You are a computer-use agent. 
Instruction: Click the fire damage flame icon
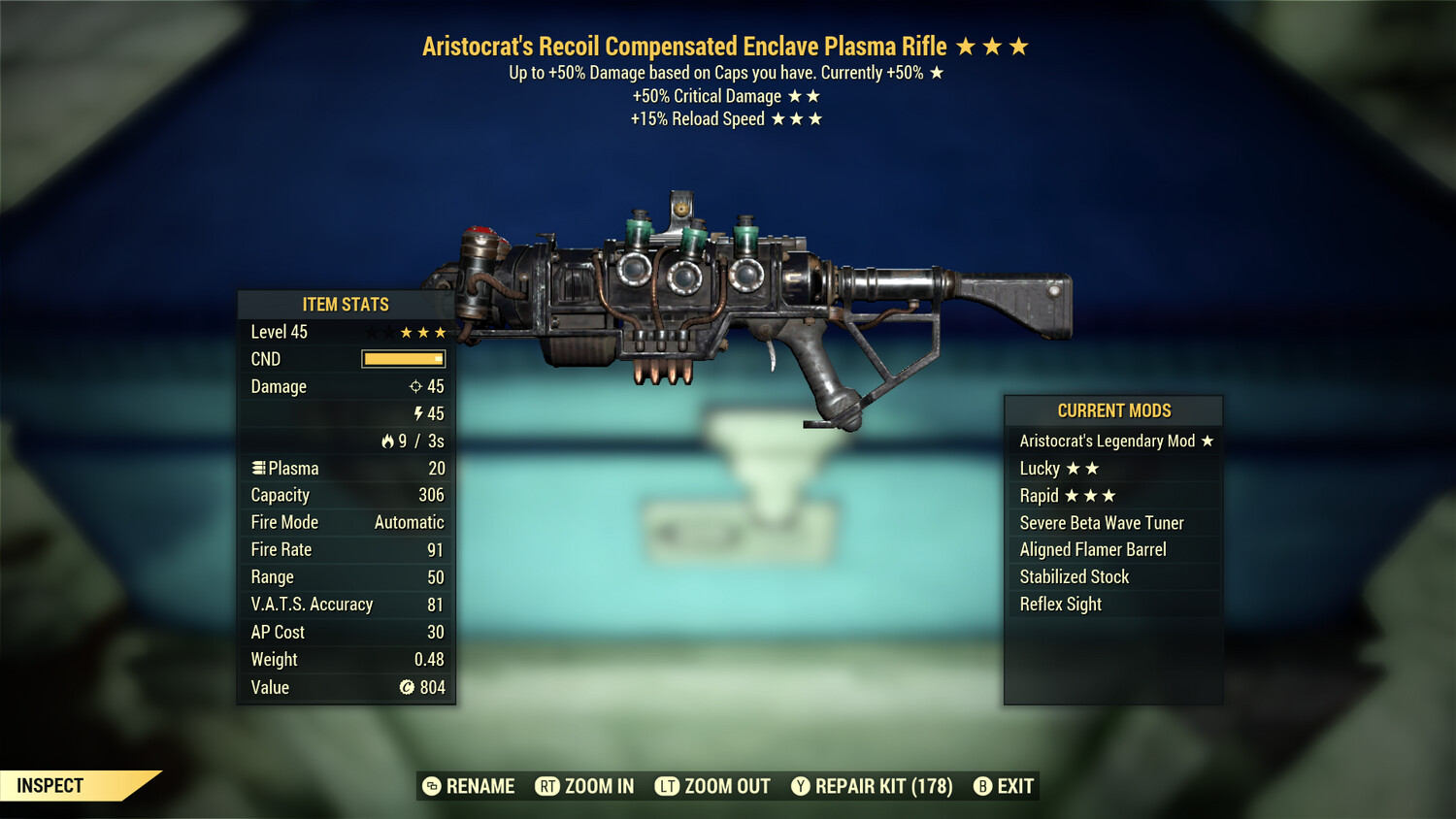(389, 441)
